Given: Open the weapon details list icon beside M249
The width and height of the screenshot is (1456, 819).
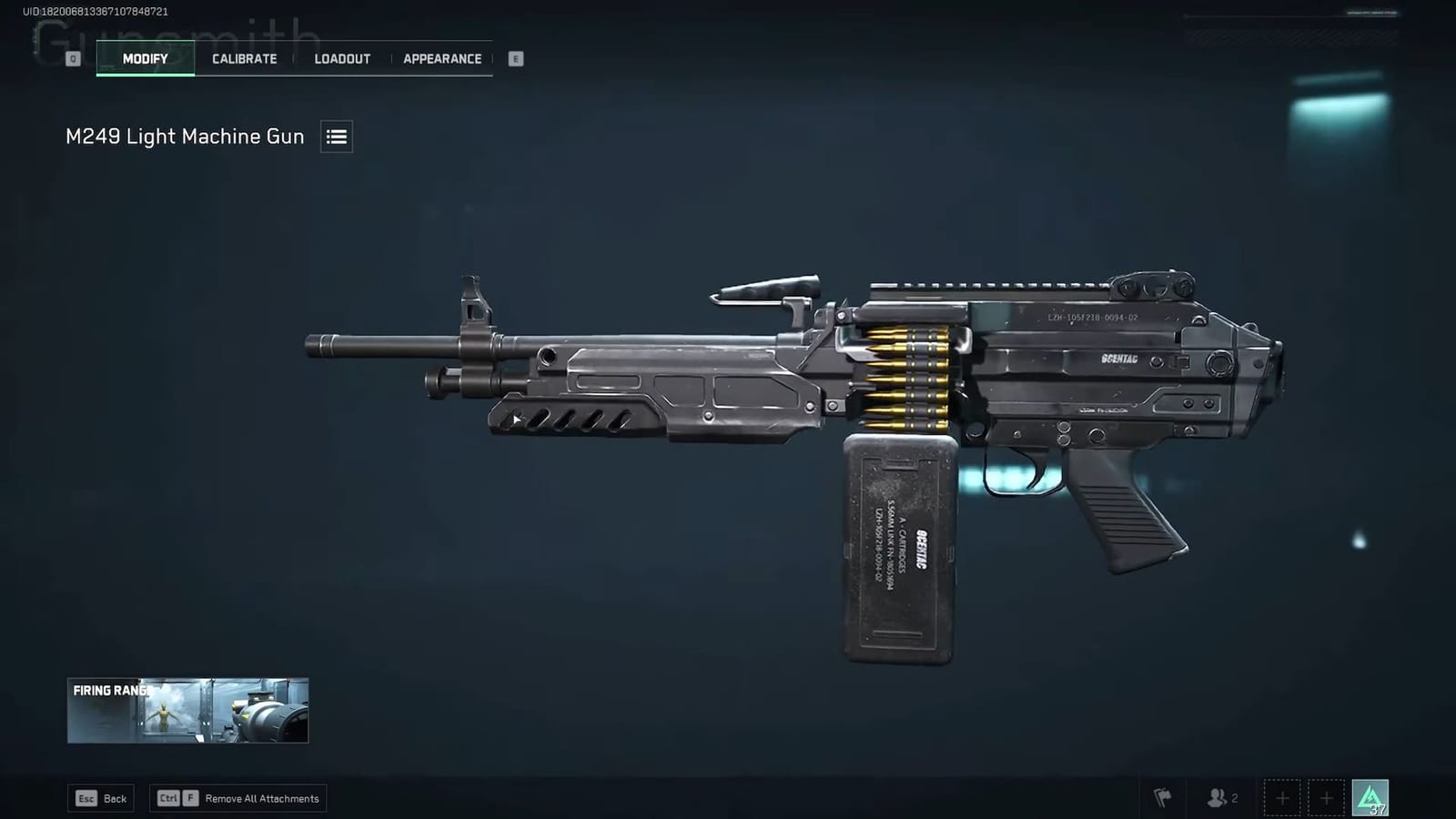Looking at the screenshot, I should coord(336,136).
